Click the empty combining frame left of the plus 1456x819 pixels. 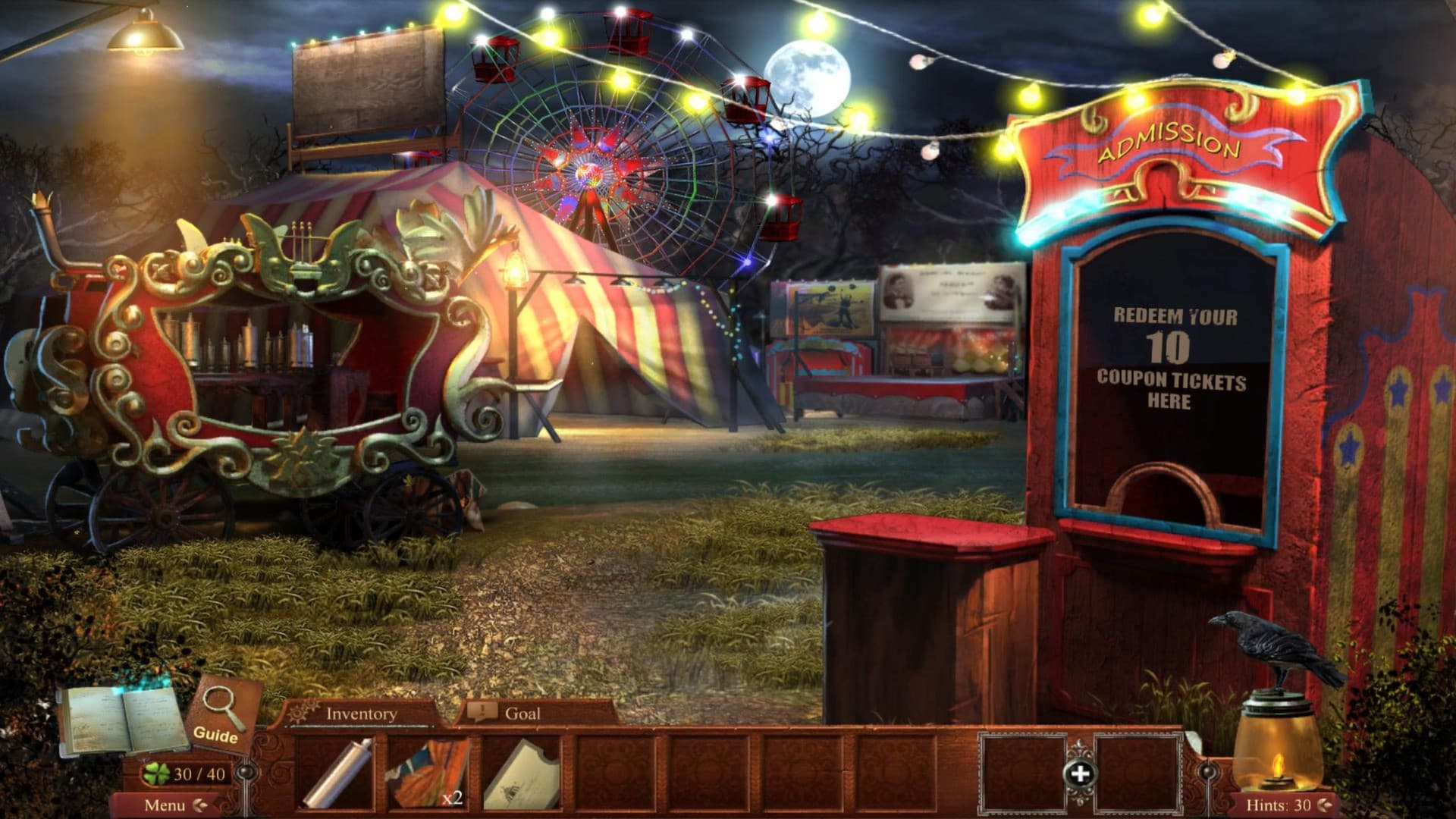1022,773
